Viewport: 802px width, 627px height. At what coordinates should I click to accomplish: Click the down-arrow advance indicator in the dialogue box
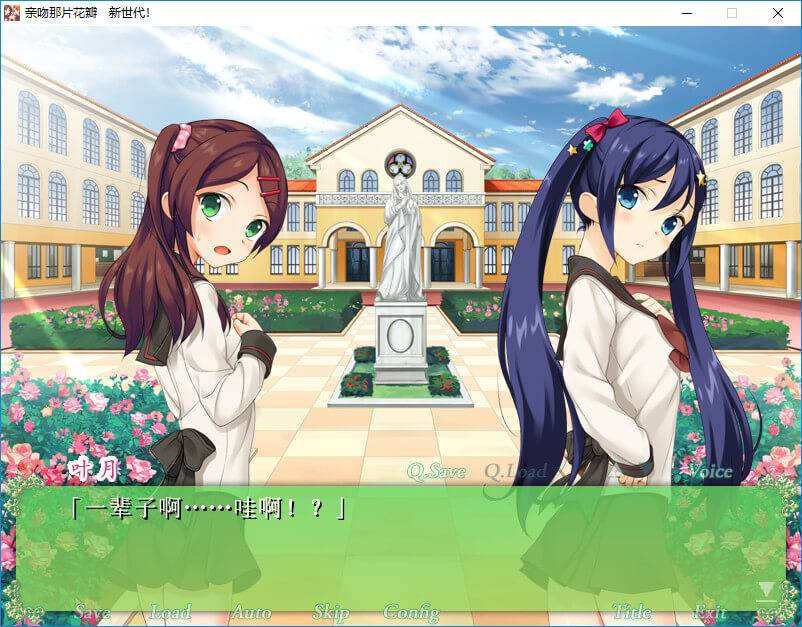[767, 592]
